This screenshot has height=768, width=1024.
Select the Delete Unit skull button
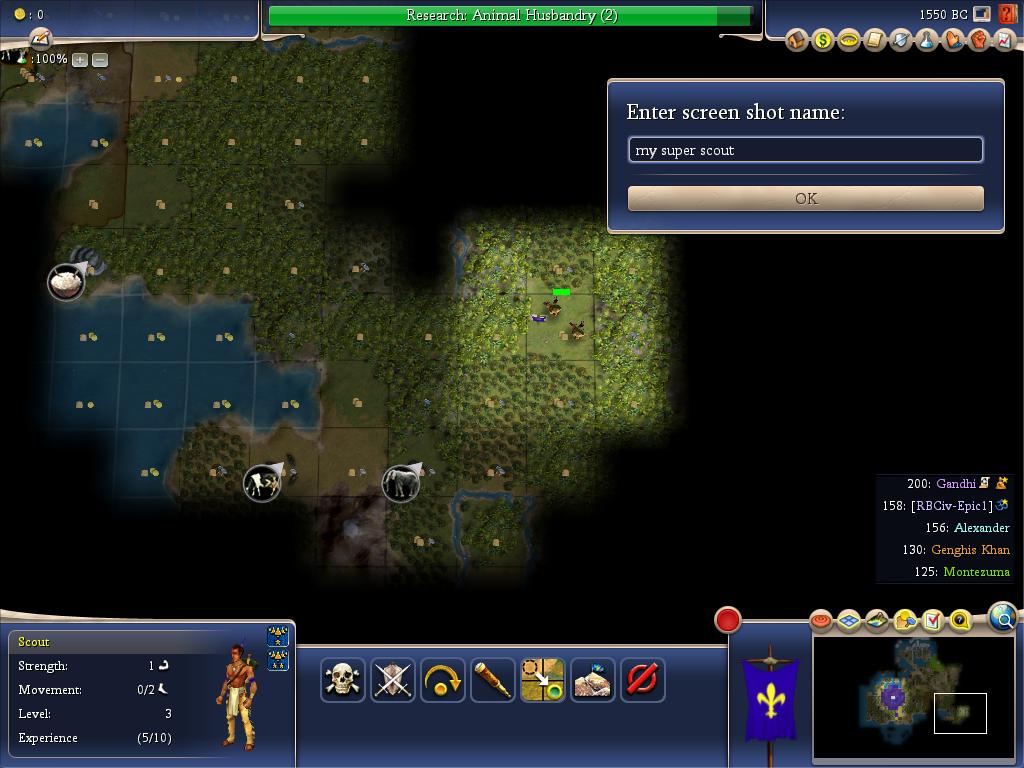(343, 680)
